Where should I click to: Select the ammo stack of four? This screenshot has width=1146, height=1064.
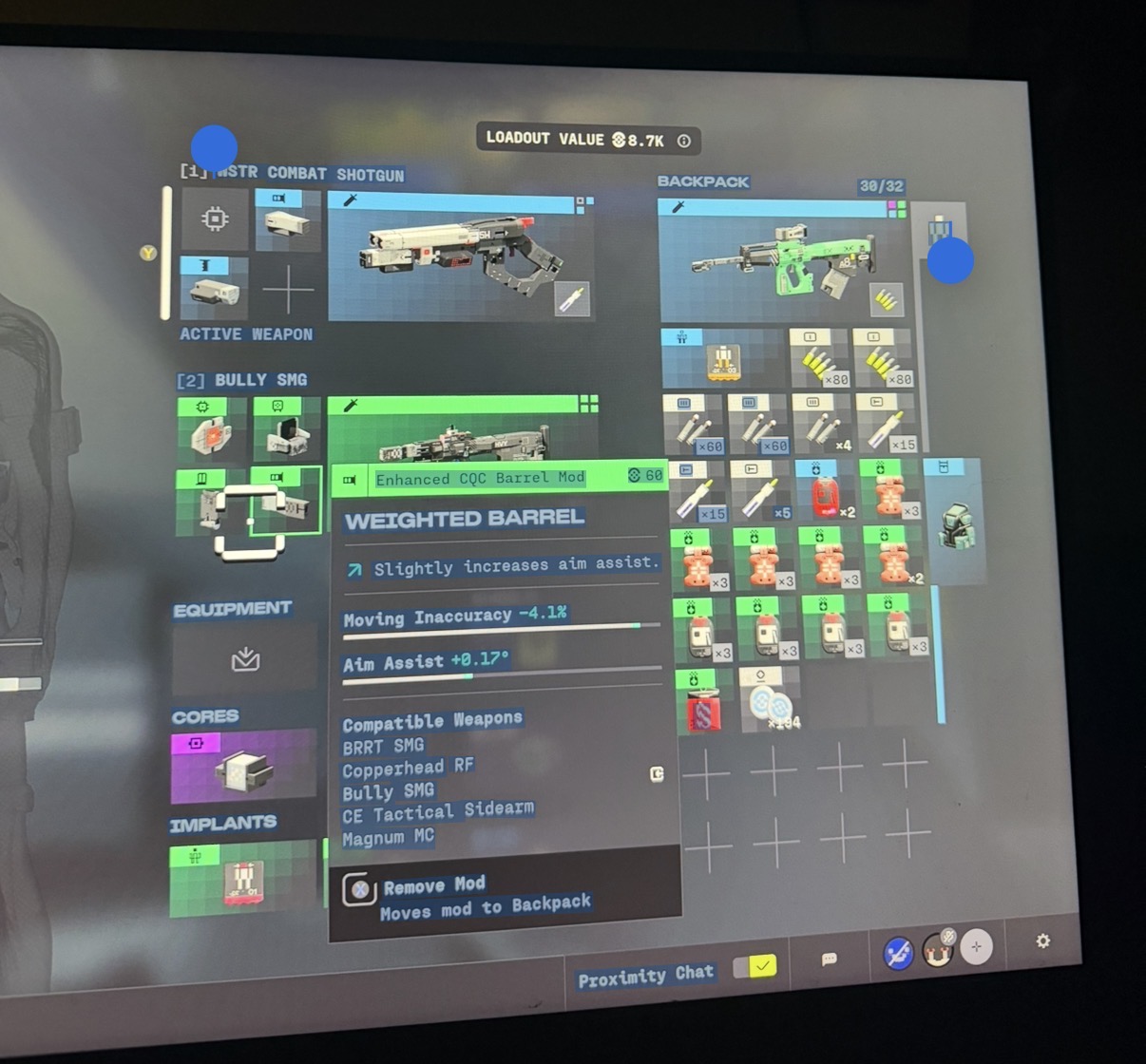pos(824,424)
